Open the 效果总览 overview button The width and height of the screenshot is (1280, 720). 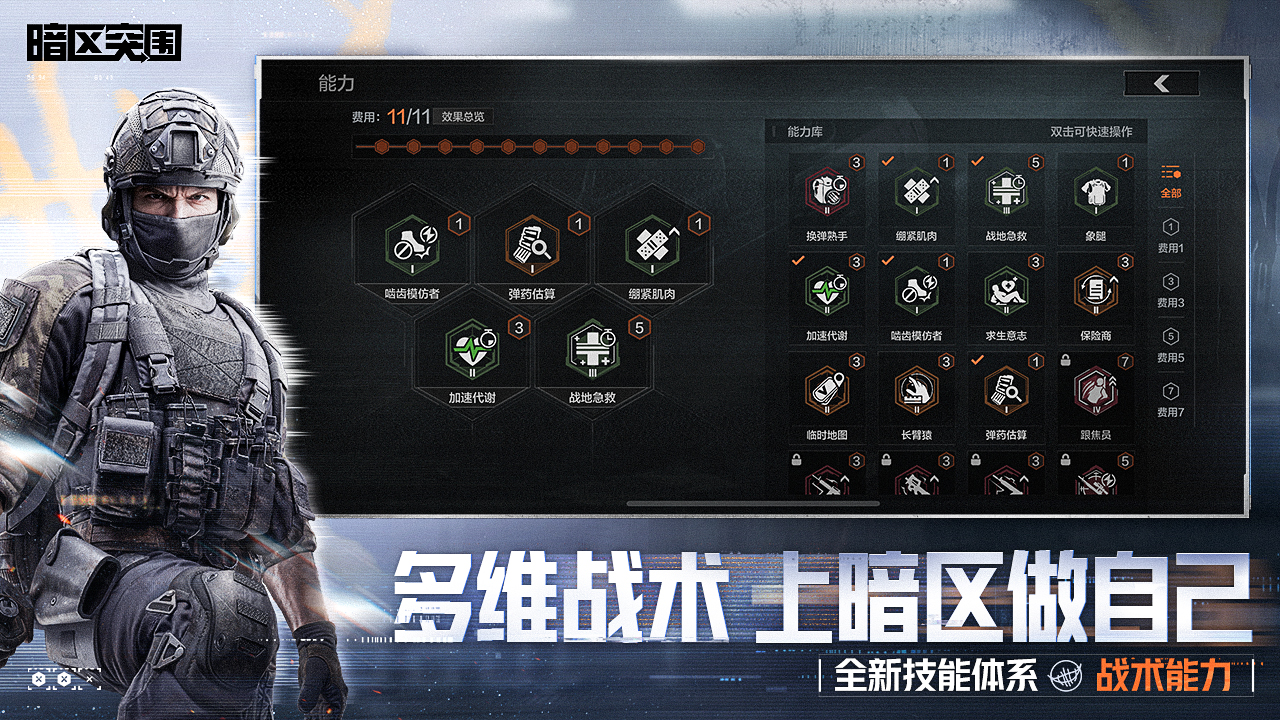click(x=467, y=116)
